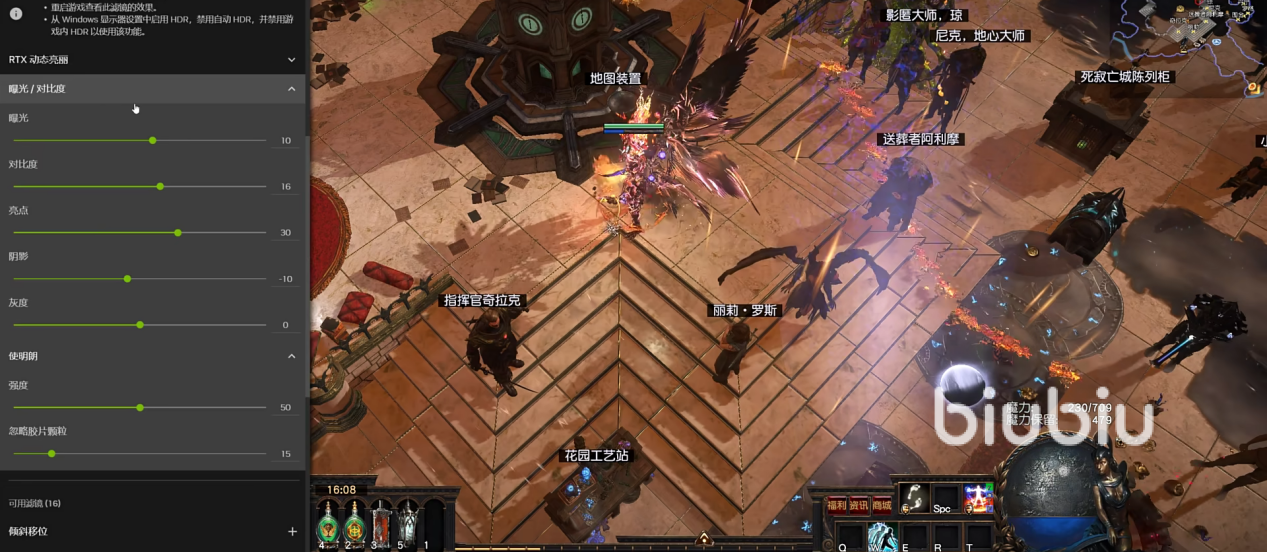This screenshot has height=552, width=1267.
Task: Select the 亮点 slider handle
Action: click(x=178, y=232)
